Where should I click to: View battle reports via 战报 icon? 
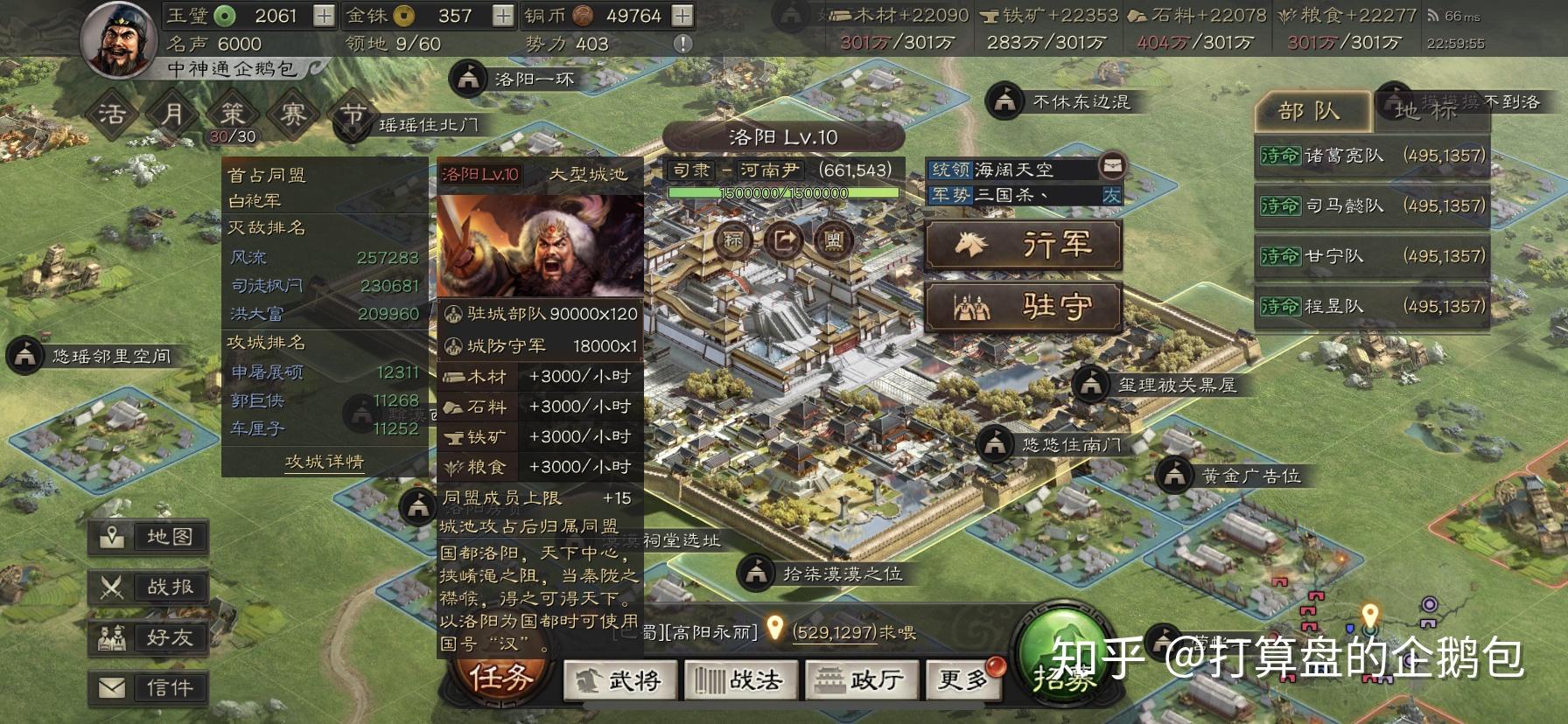pyautogui.click(x=147, y=588)
